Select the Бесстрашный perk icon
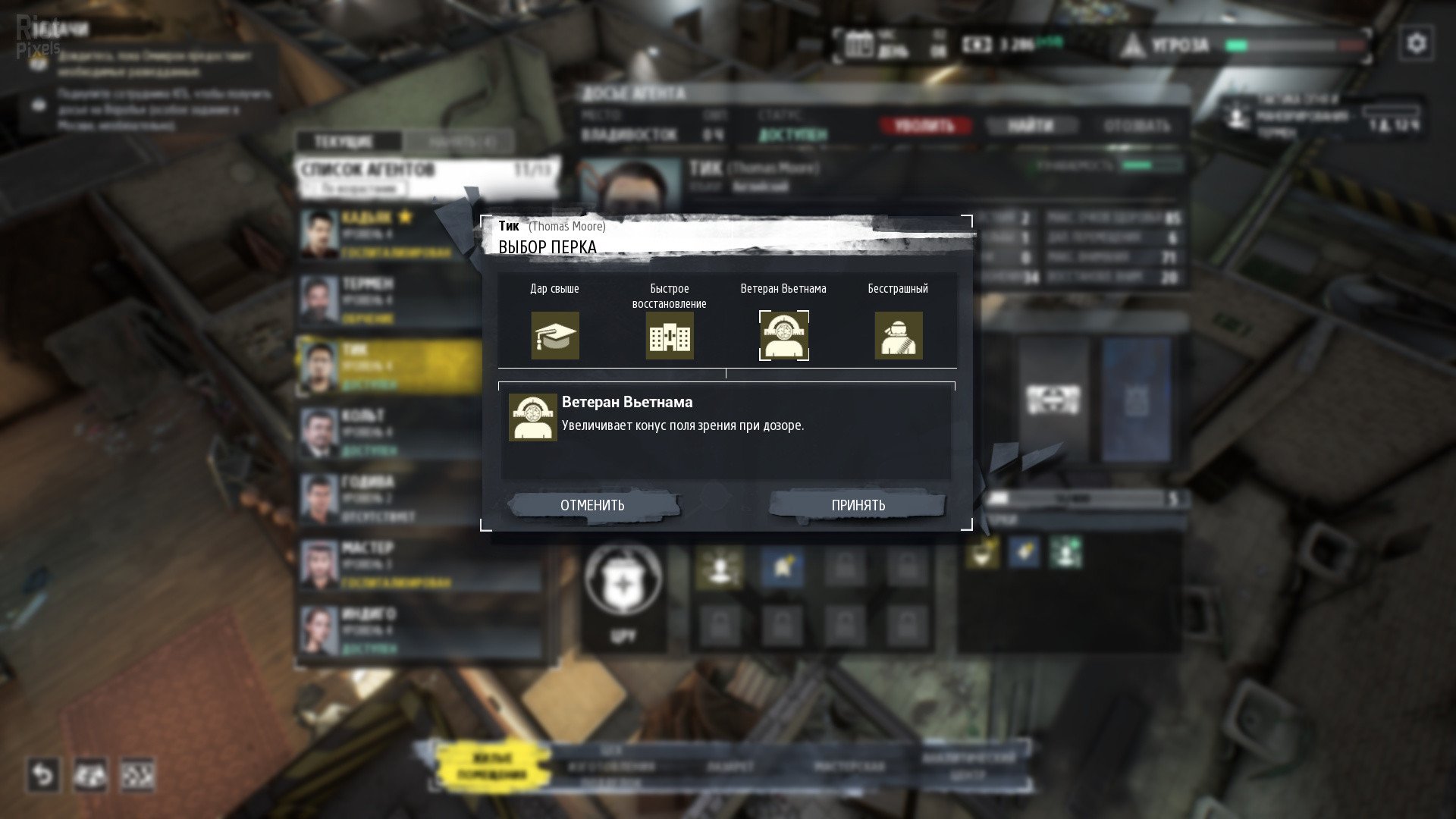The width and height of the screenshot is (1456, 819). tap(899, 335)
